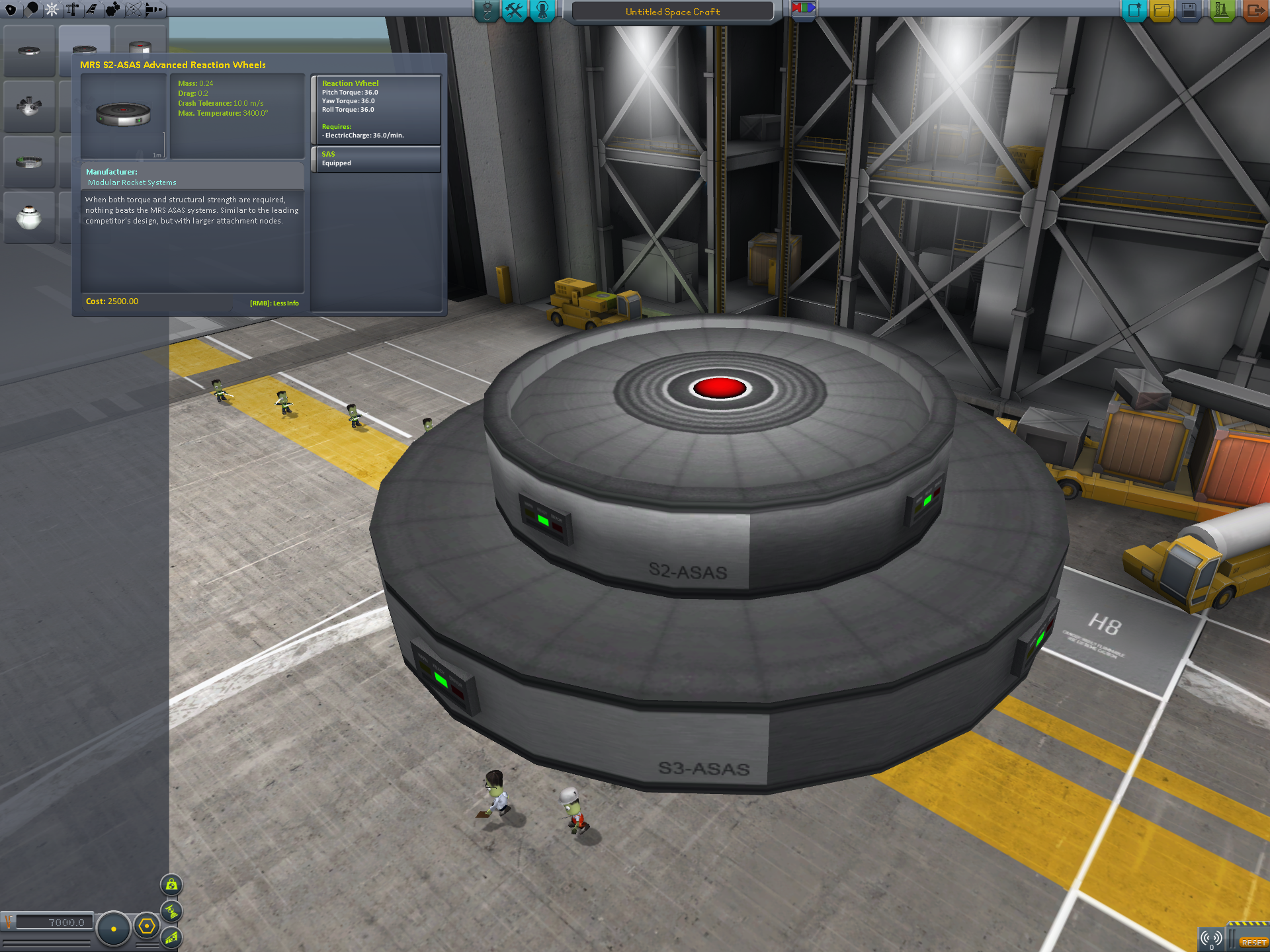The width and height of the screenshot is (1270, 952).
Task: Open the action groups wrench-and-screwdriver tab
Action: pyautogui.click(x=514, y=11)
